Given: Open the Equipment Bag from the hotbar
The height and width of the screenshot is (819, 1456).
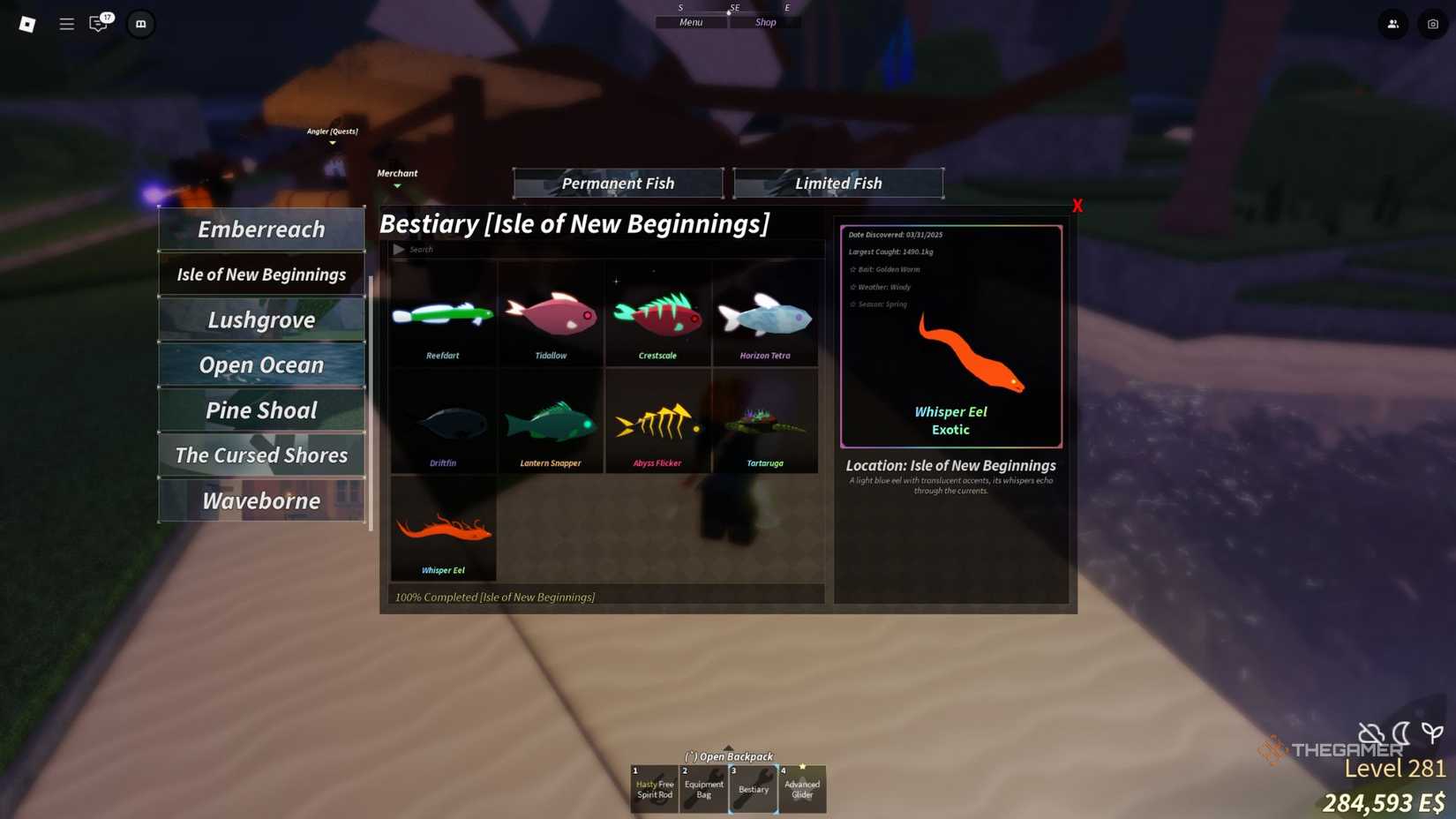Looking at the screenshot, I should 703,788.
